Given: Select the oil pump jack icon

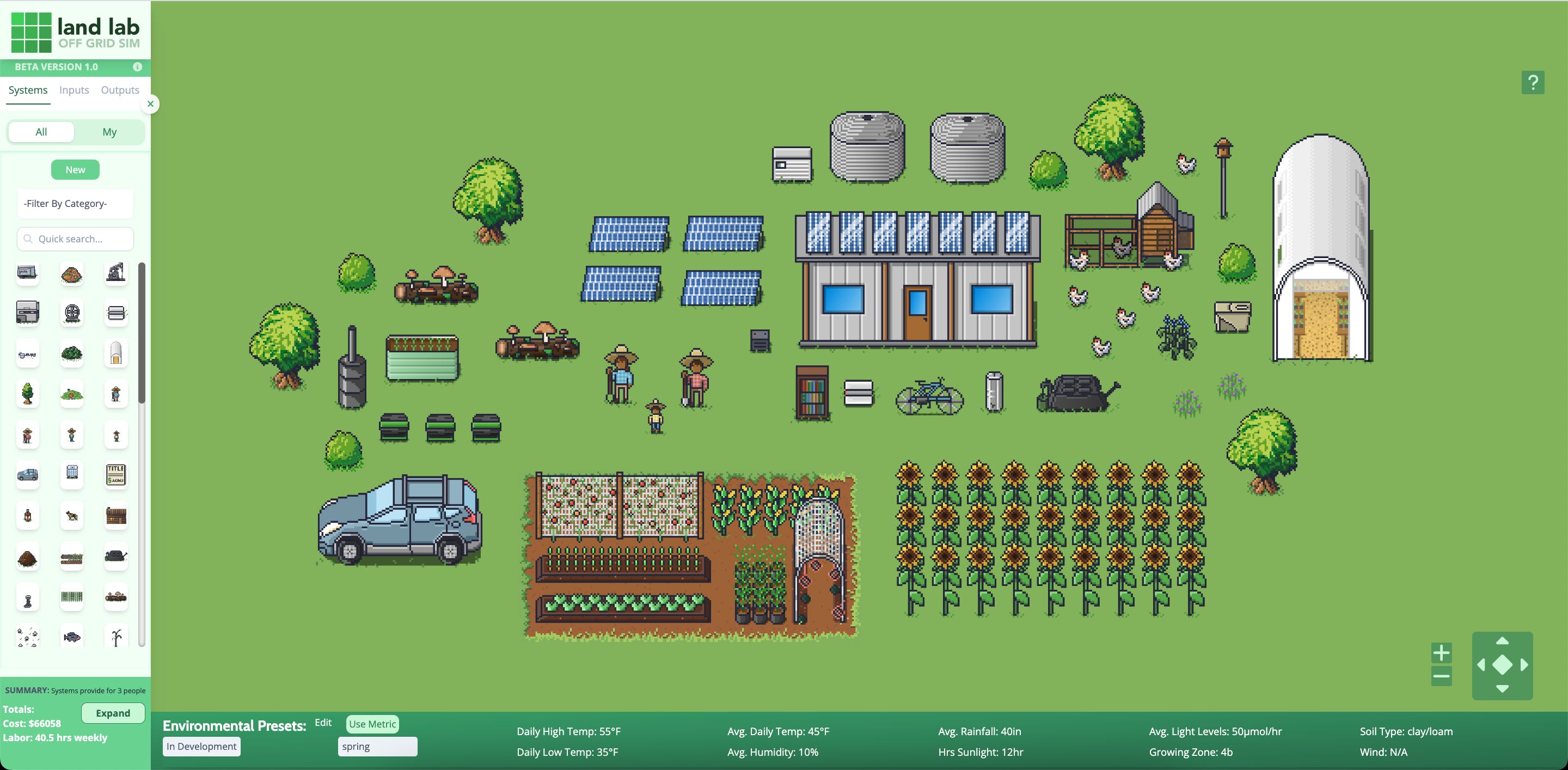Looking at the screenshot, I should point(115,274).
